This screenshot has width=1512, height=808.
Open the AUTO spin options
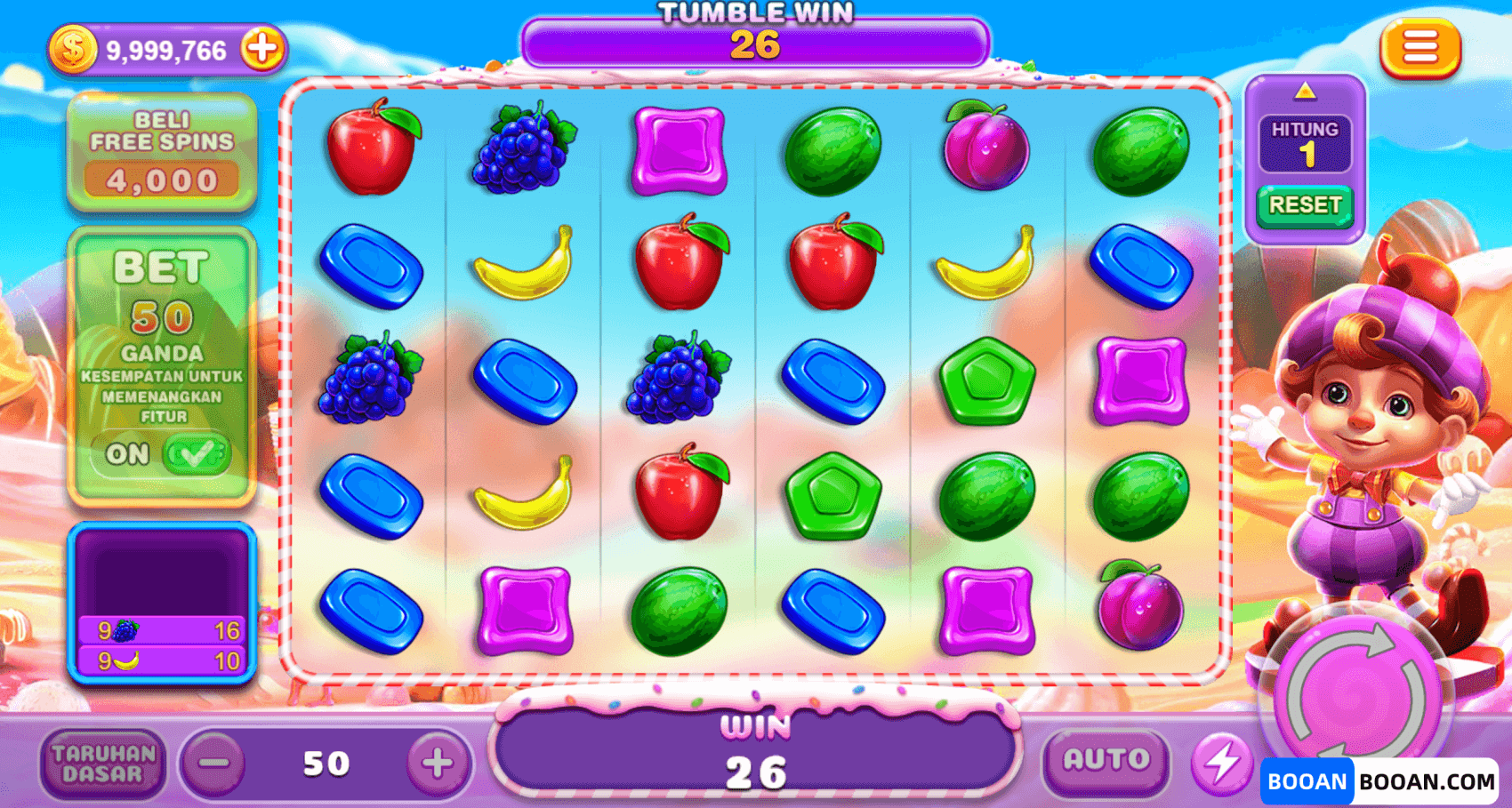[x=1106, y=761]
